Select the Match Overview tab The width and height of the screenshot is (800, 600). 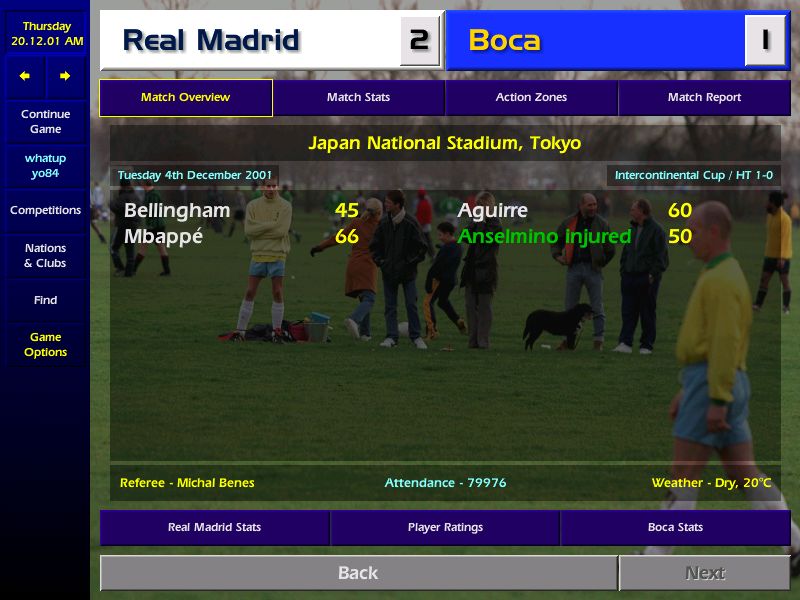(x=185, y=98)
